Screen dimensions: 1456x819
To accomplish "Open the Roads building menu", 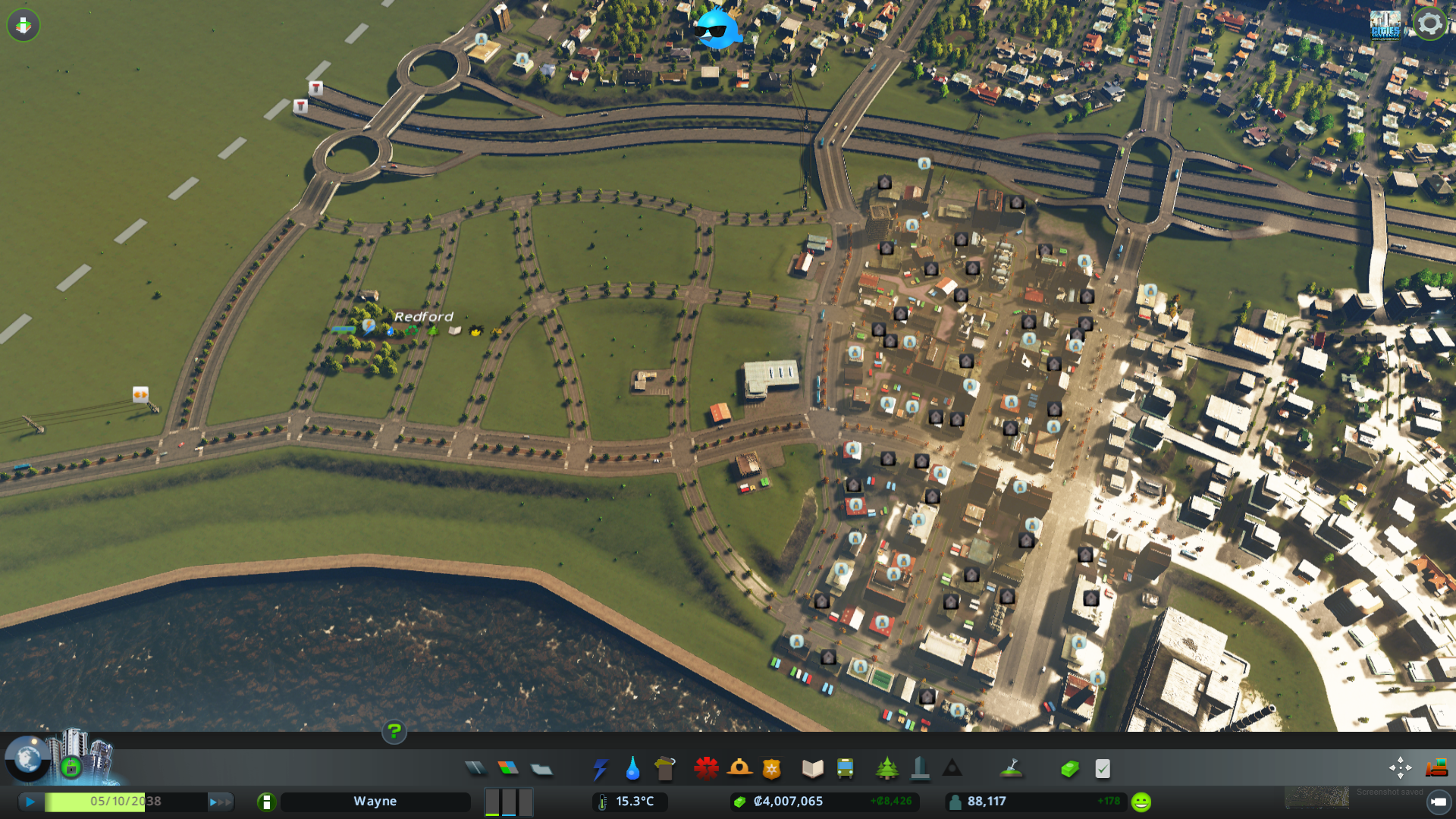I will point(475,768).
